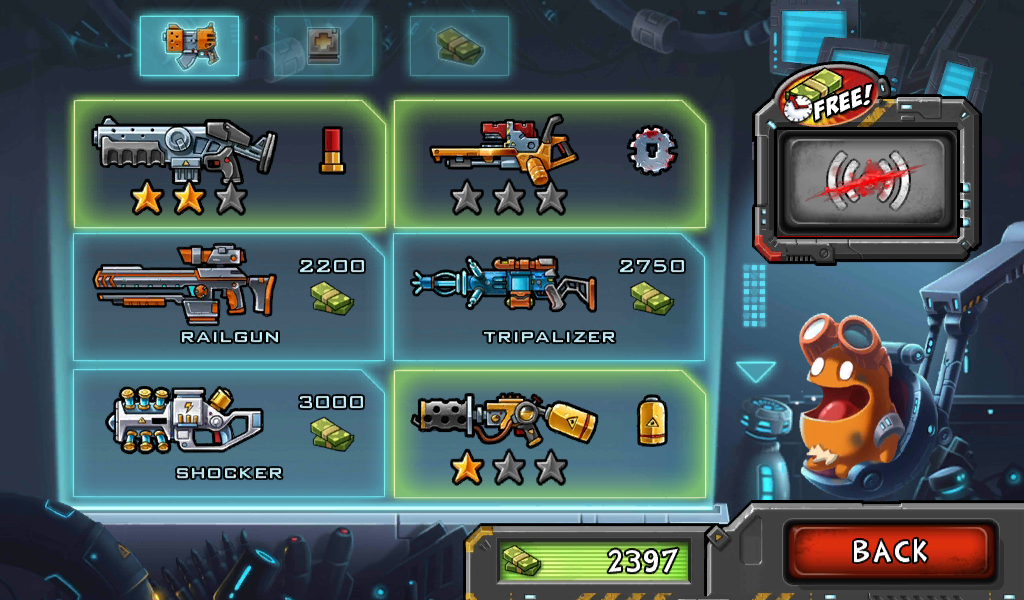
Task: Switch to the weapons shop tab
Action: [x=189, y=46]
